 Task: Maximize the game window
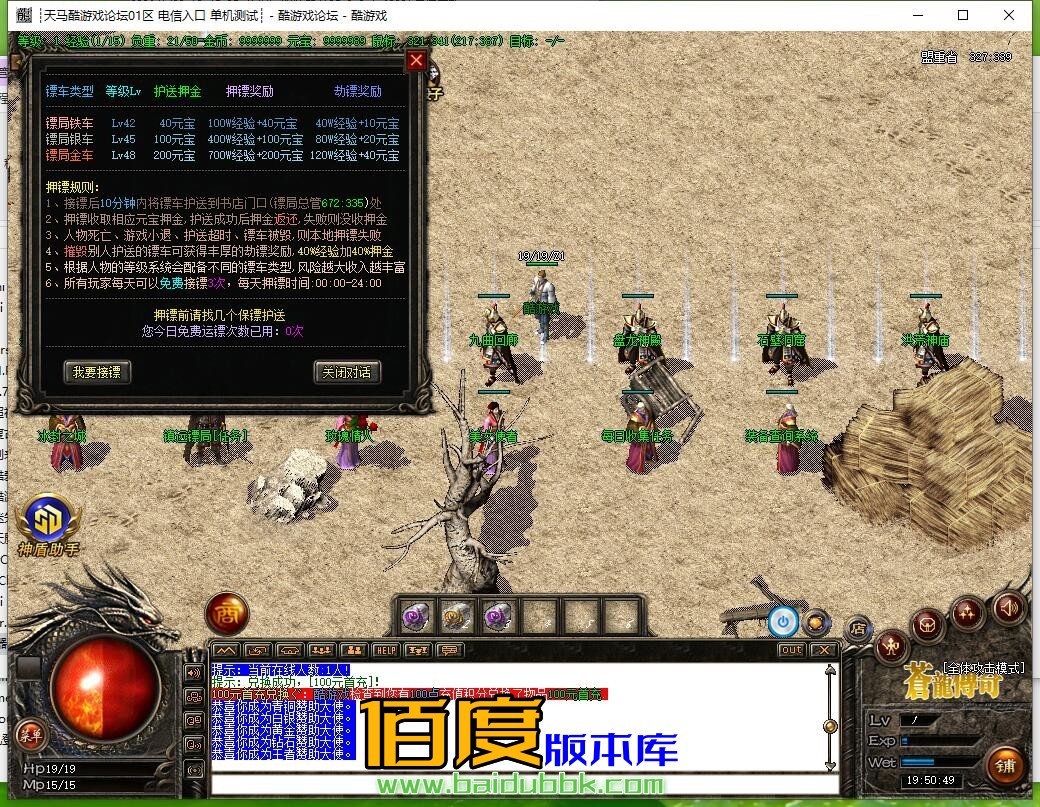click(963, 15)
